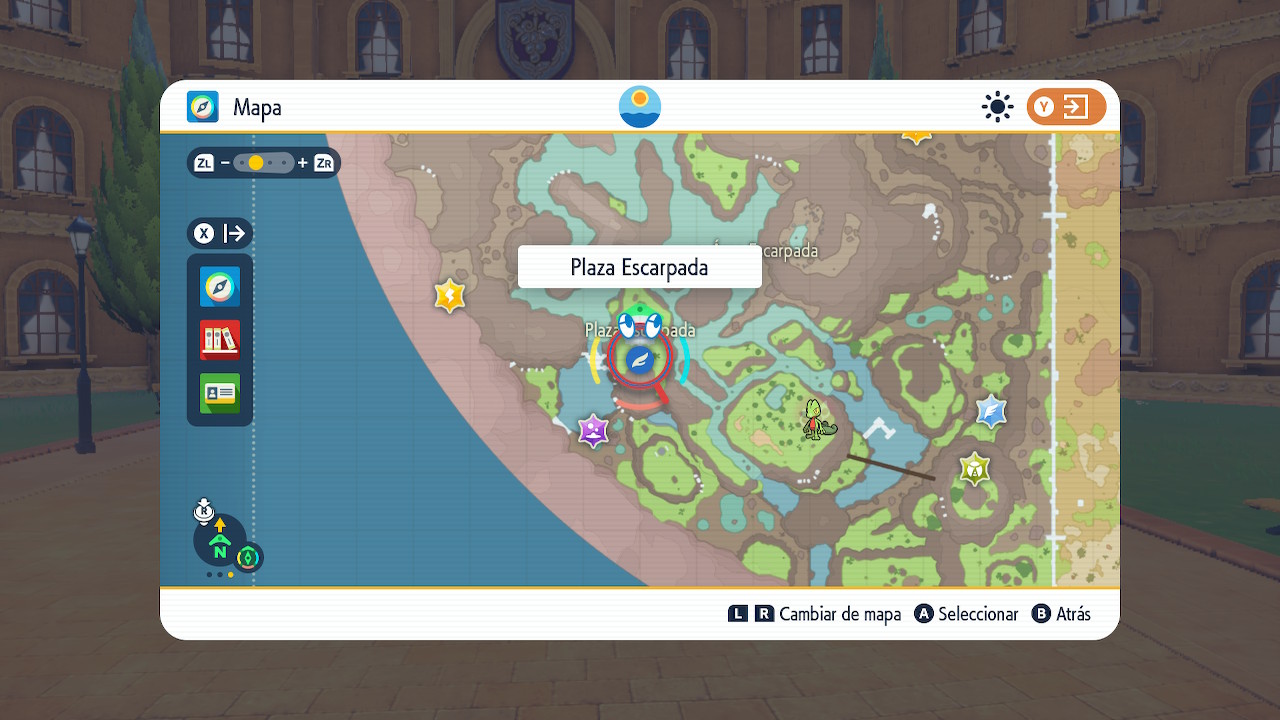Zoom out with the minus sign
The width and height of the screenshot is (1280, 720).
click(x=226, y=162)
